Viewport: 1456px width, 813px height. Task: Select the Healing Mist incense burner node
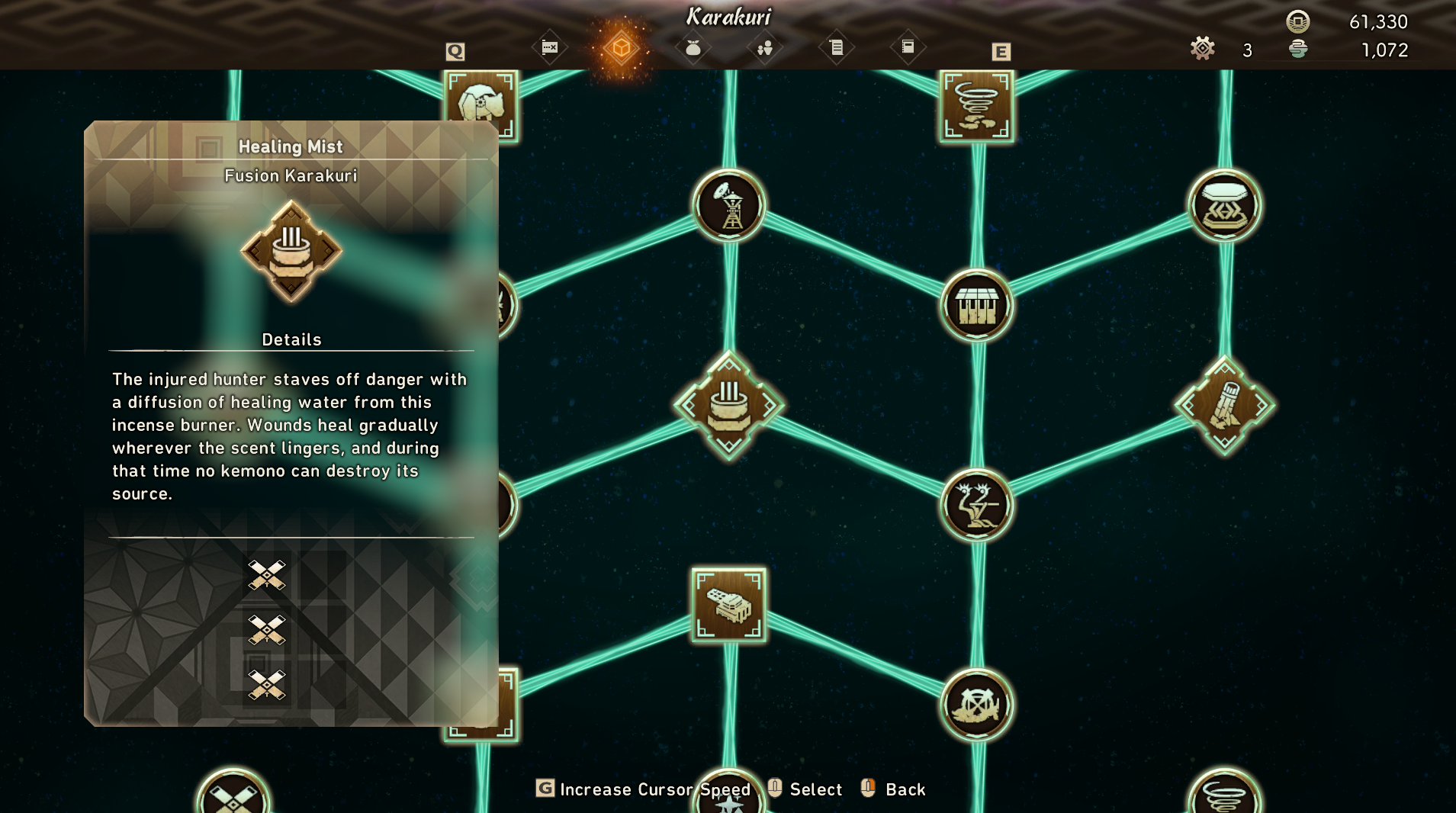coord(728,405)
